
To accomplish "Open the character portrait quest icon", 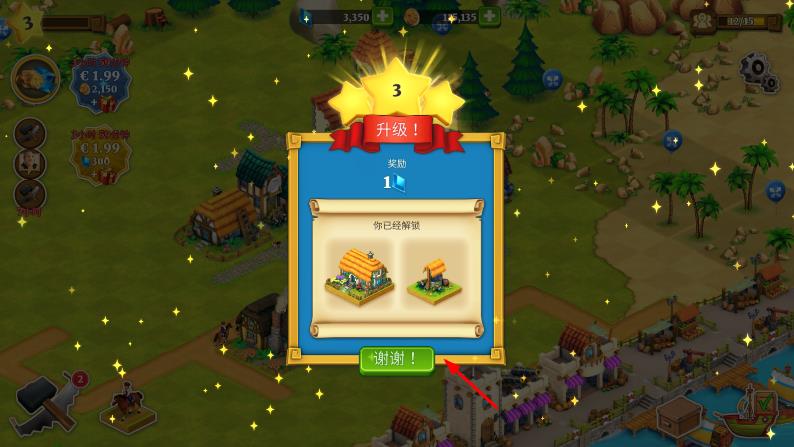I will coord(30,163).
